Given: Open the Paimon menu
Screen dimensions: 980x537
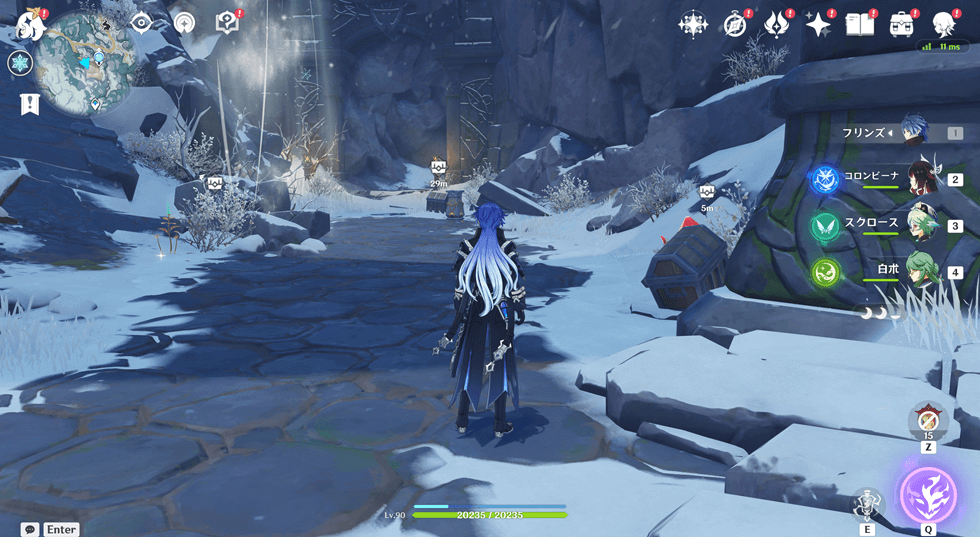Looking at the screenshot, I should [x=28, y=23].
